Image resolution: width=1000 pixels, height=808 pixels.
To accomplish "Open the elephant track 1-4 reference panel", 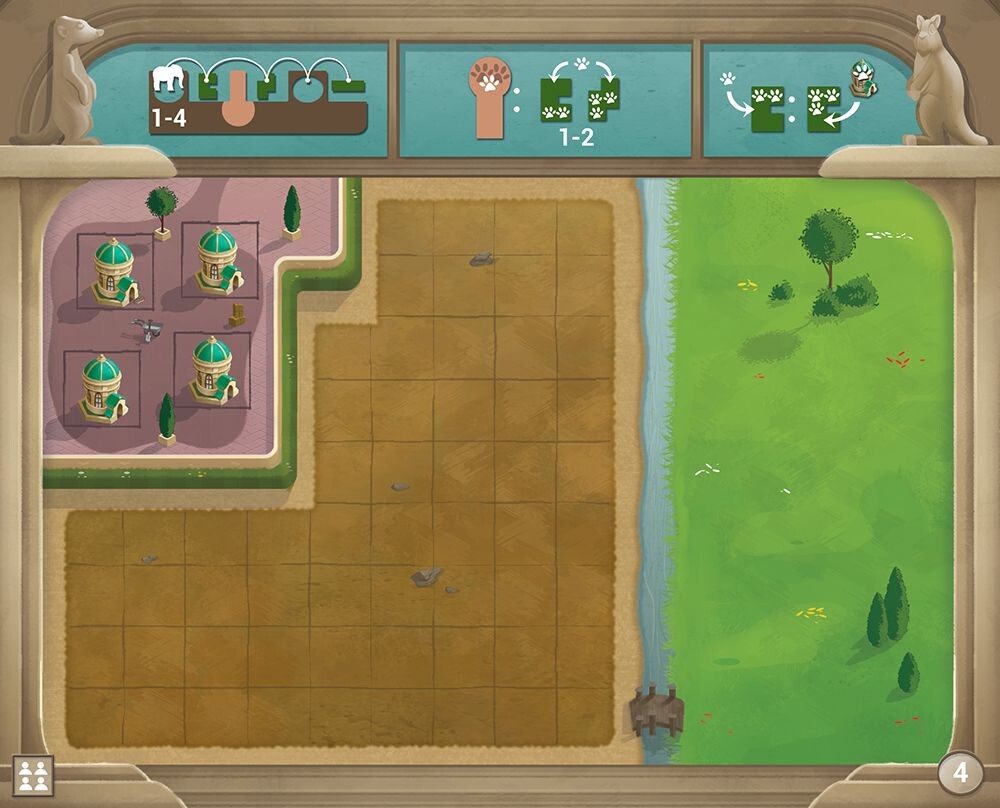I will pyautogui.click(x=258, y=99).
